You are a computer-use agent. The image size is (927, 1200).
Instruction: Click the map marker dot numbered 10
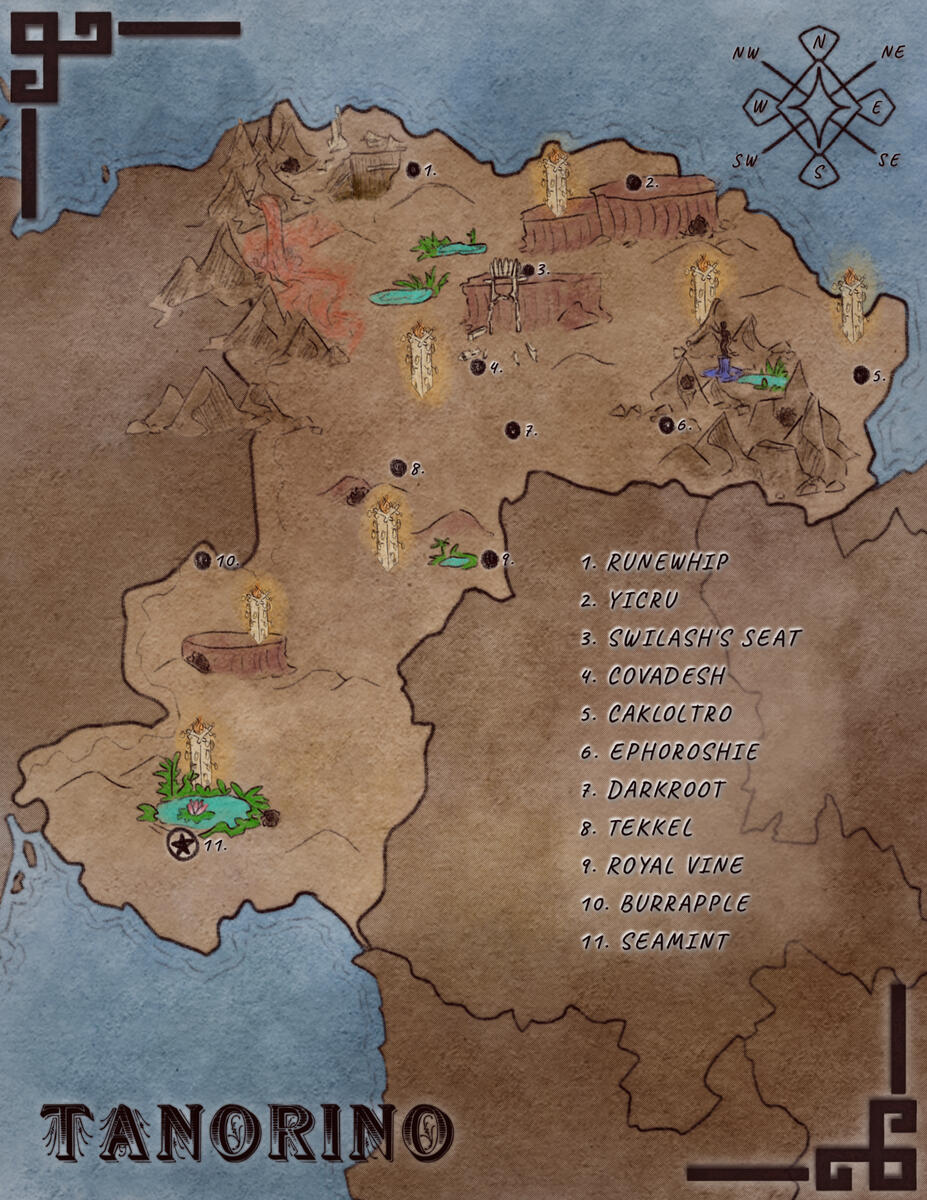pyautogui.click(x=202, y=560)
